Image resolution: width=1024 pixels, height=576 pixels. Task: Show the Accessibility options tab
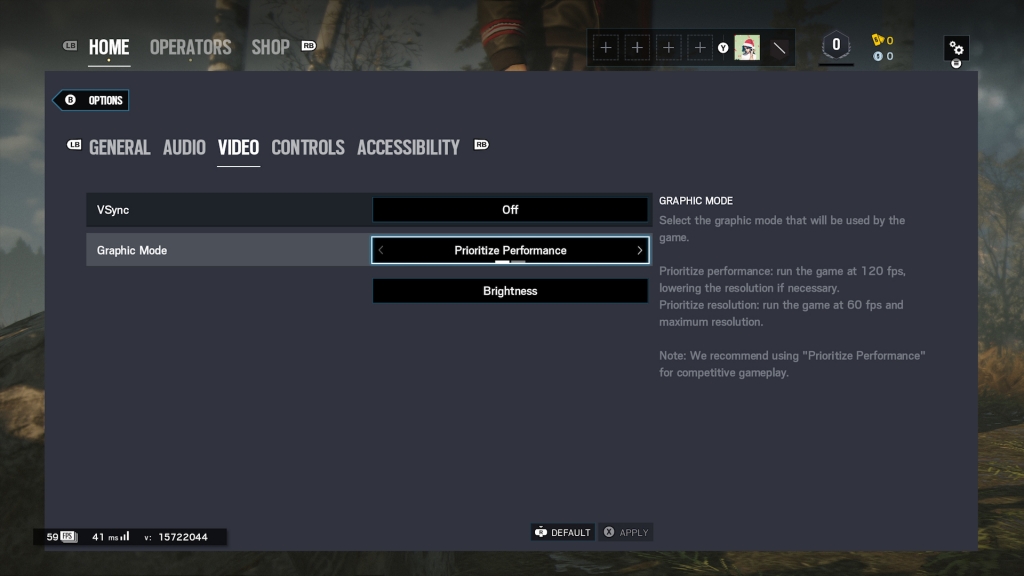point(408,147)
